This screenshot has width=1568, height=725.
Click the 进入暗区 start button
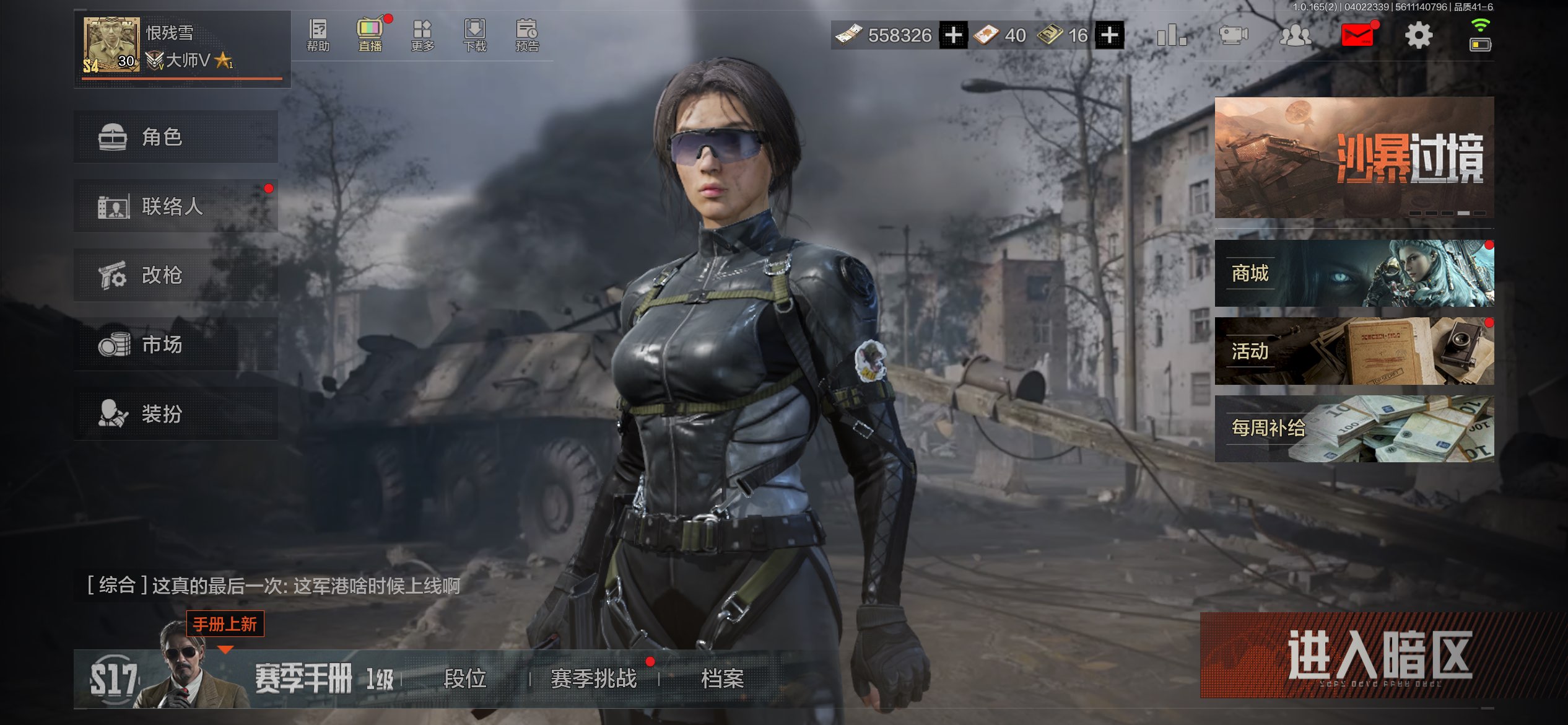(1379, 657)
